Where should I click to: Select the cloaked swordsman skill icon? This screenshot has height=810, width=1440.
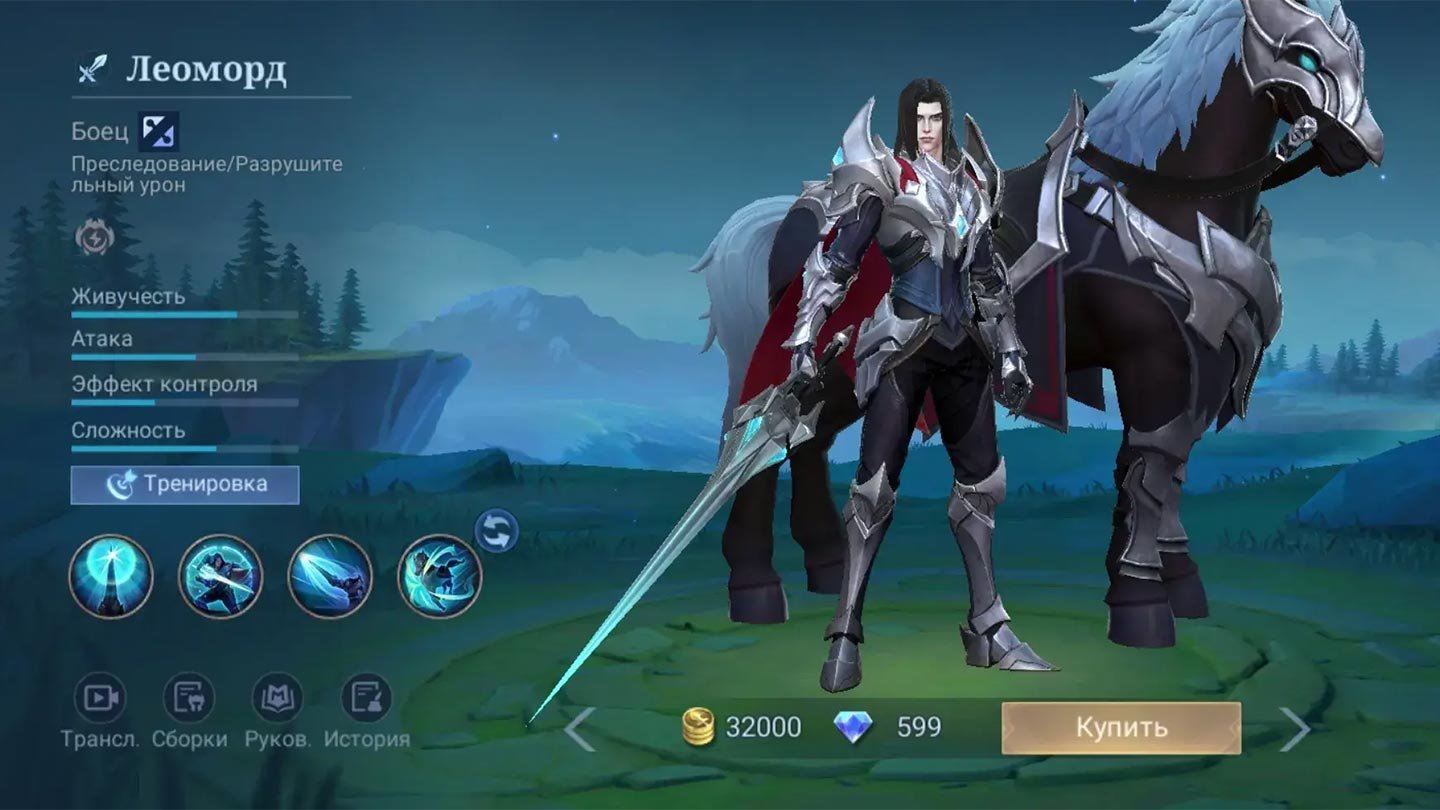point(220,576)
